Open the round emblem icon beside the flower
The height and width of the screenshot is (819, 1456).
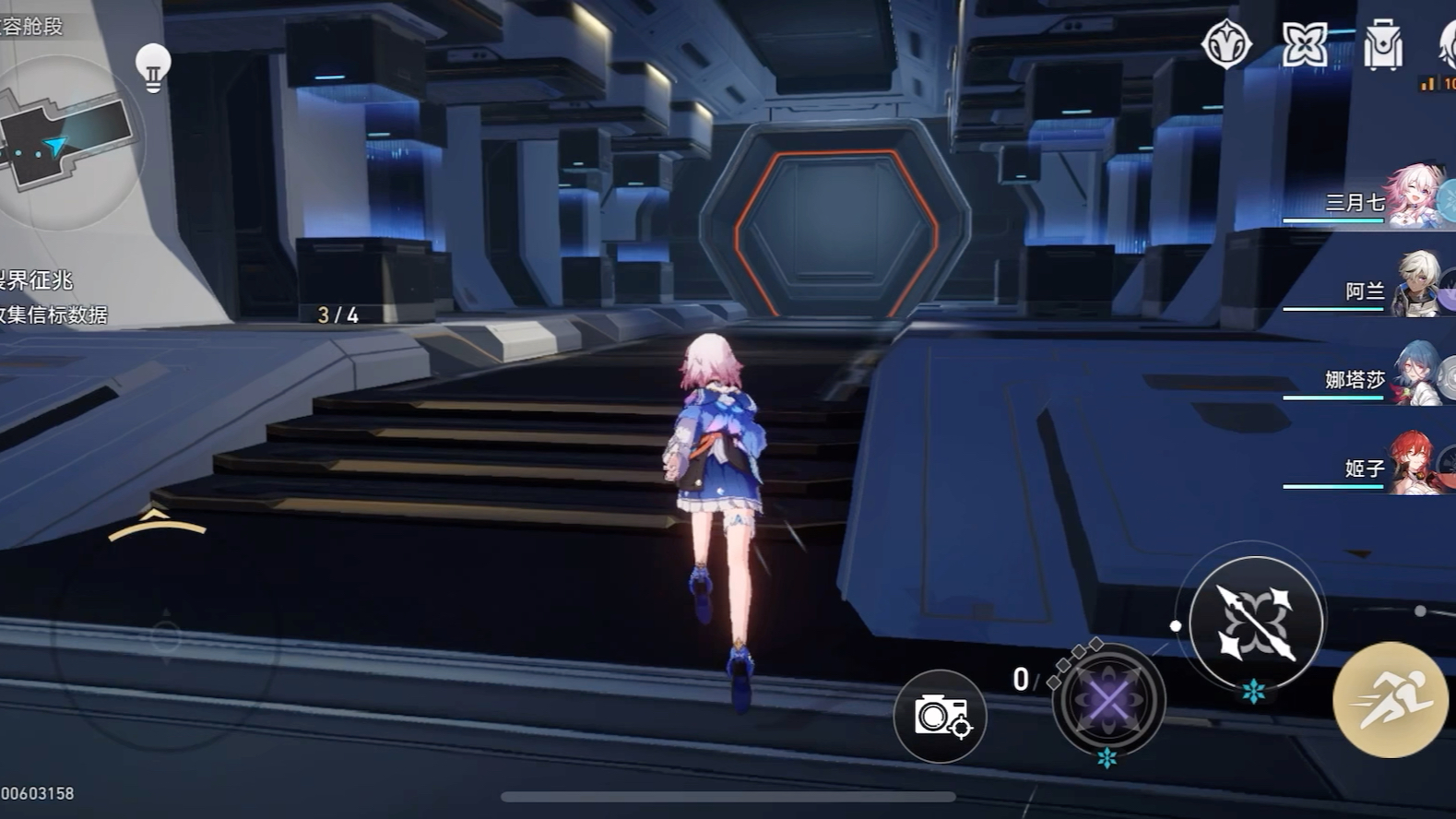pyautogui.click(x=1226, y=44)
